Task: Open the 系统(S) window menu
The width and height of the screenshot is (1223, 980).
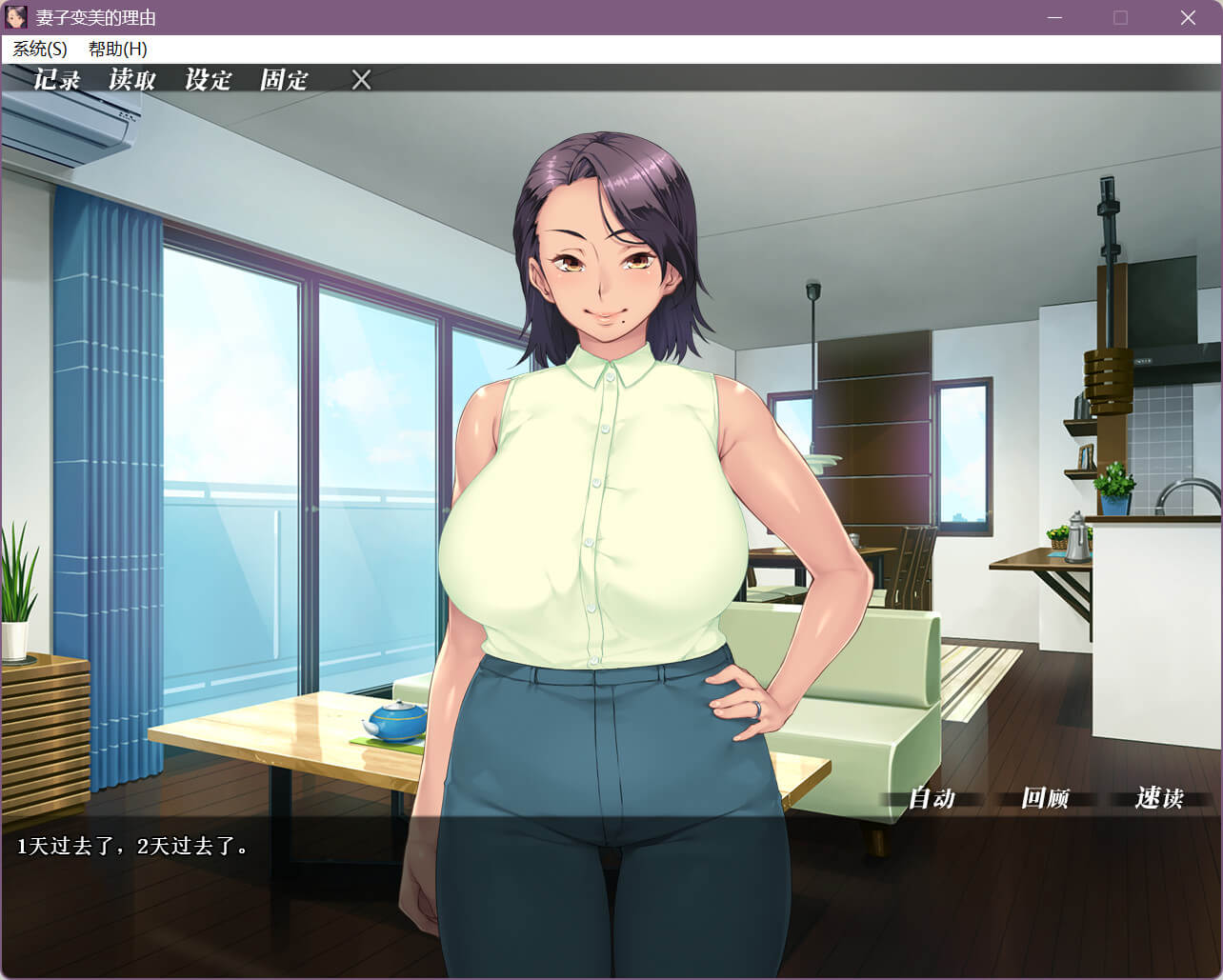Action: [40, 50]
